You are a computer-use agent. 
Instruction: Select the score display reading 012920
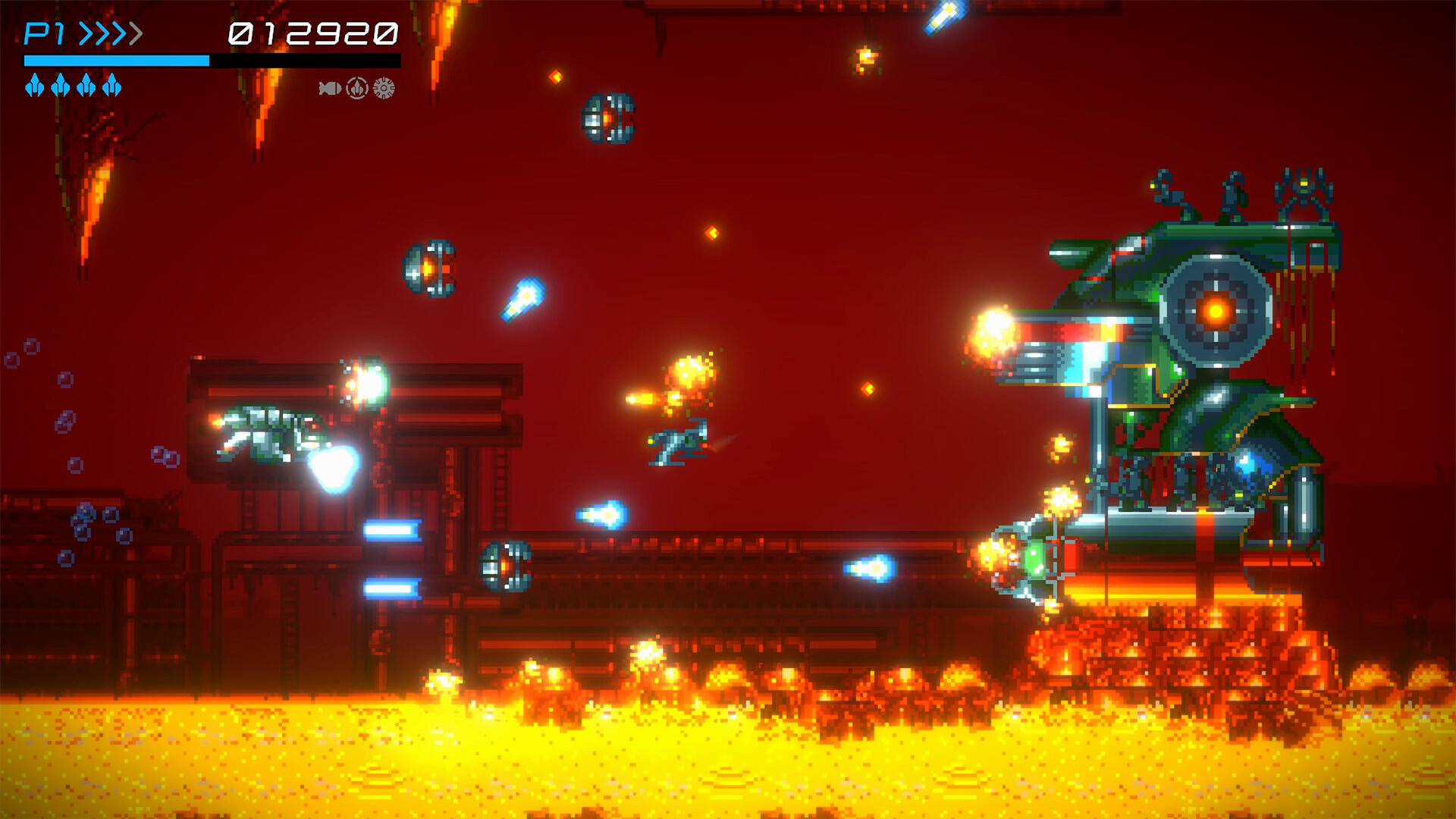[314, 33]
